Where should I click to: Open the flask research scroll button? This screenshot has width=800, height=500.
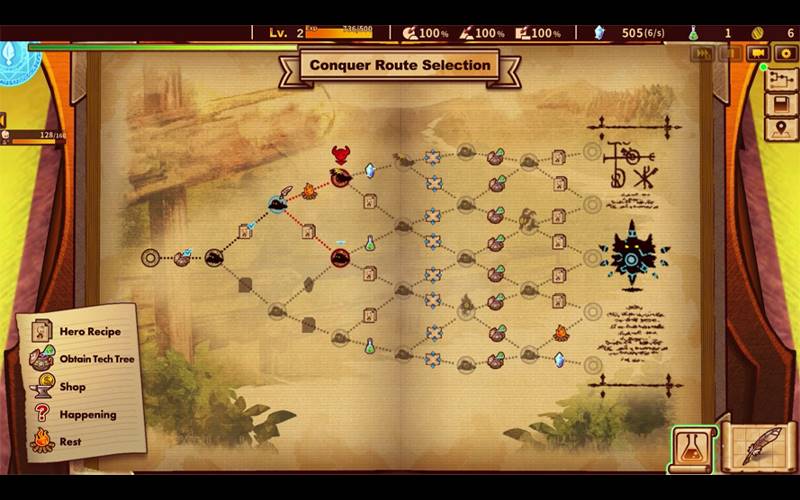(x=693, y=448)
